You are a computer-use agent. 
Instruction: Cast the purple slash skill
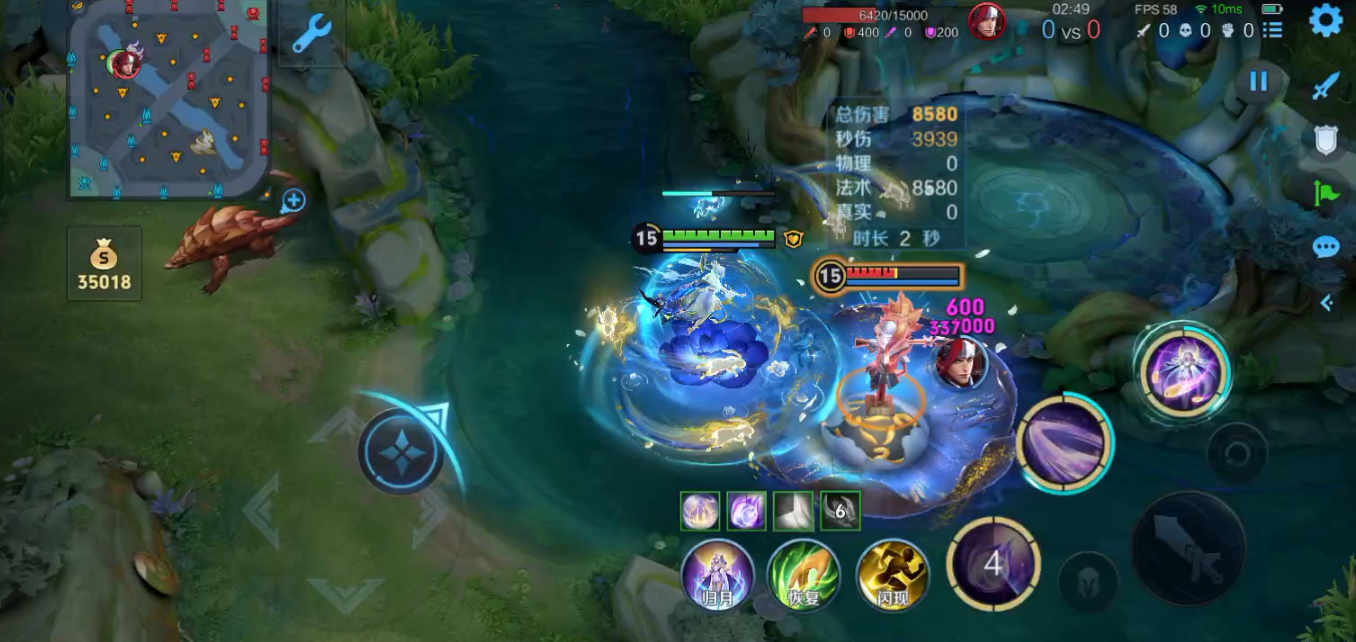point(1064,443)
